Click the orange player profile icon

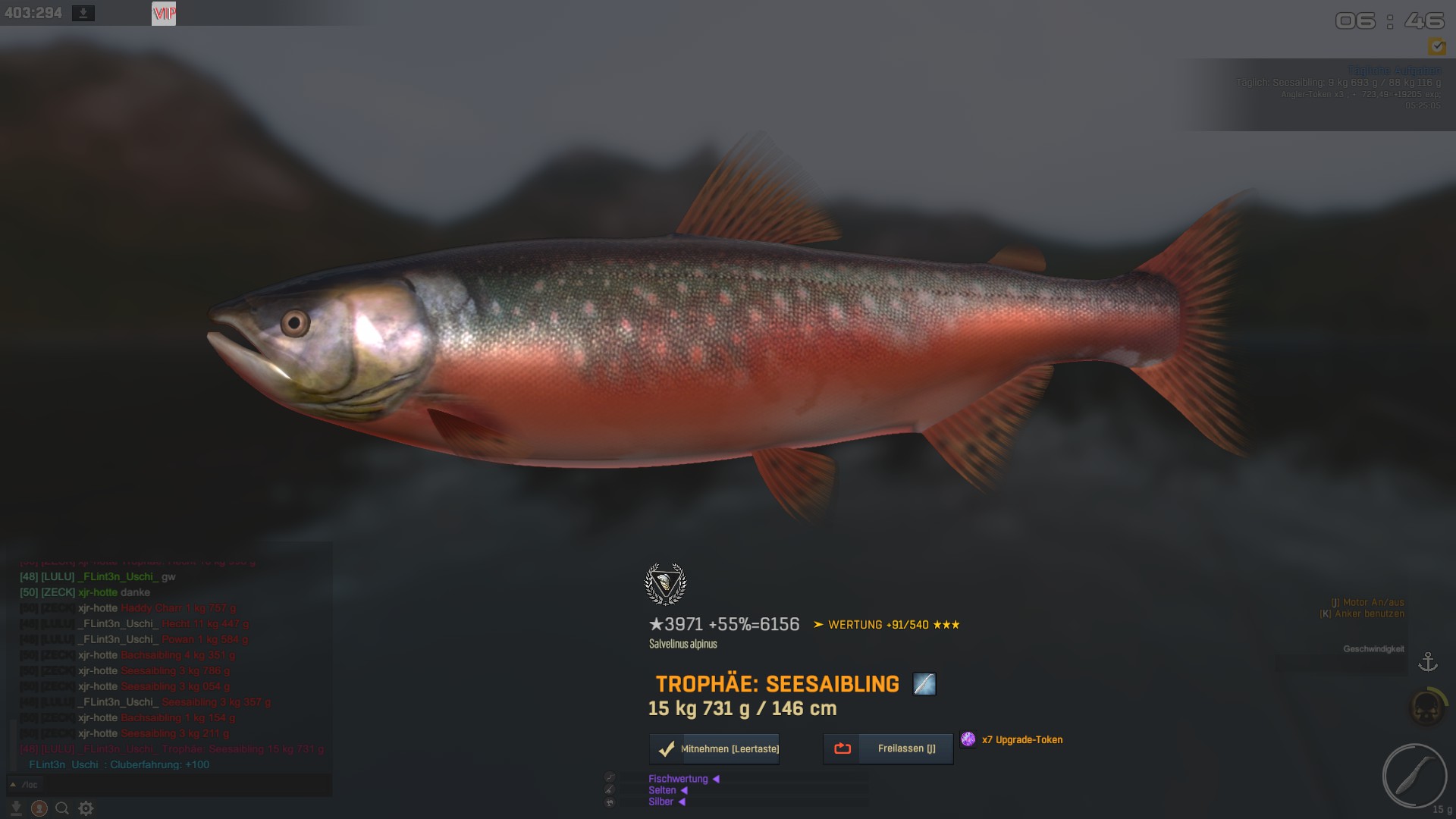point(39,808)
